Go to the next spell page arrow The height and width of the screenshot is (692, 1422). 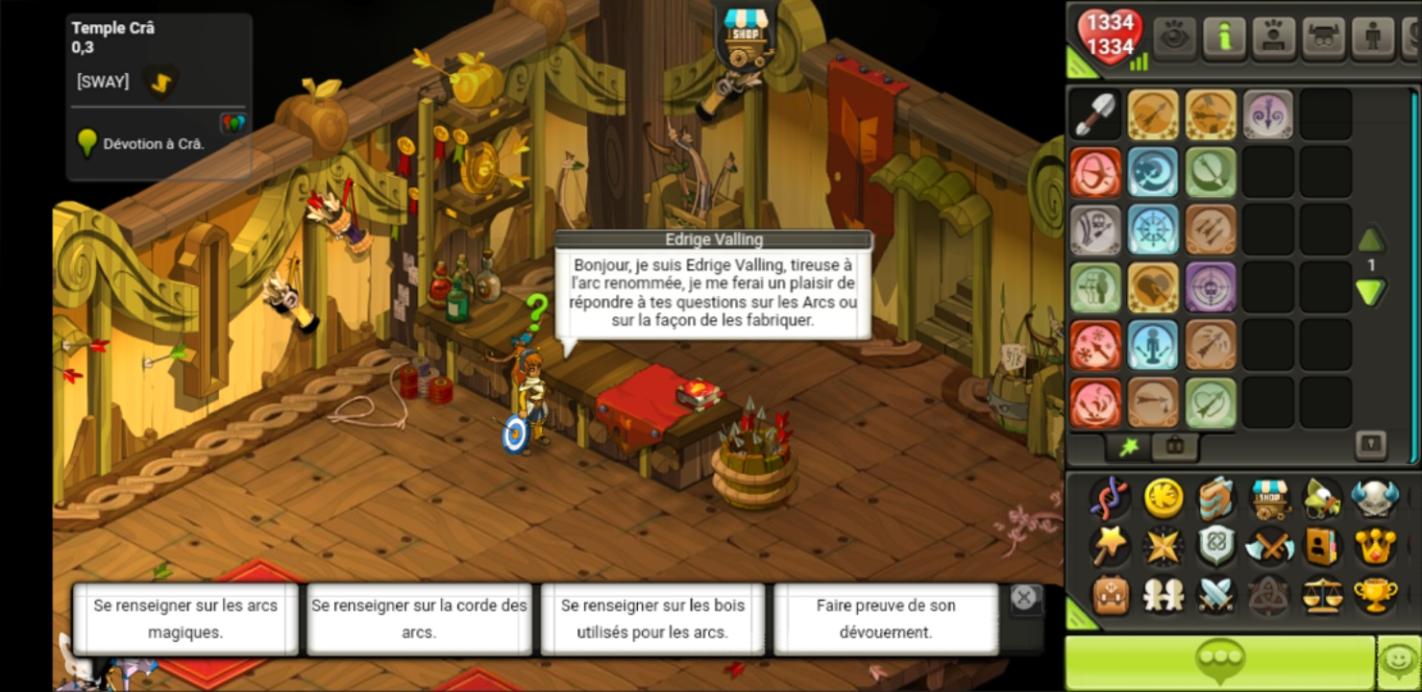[1370, 292]
